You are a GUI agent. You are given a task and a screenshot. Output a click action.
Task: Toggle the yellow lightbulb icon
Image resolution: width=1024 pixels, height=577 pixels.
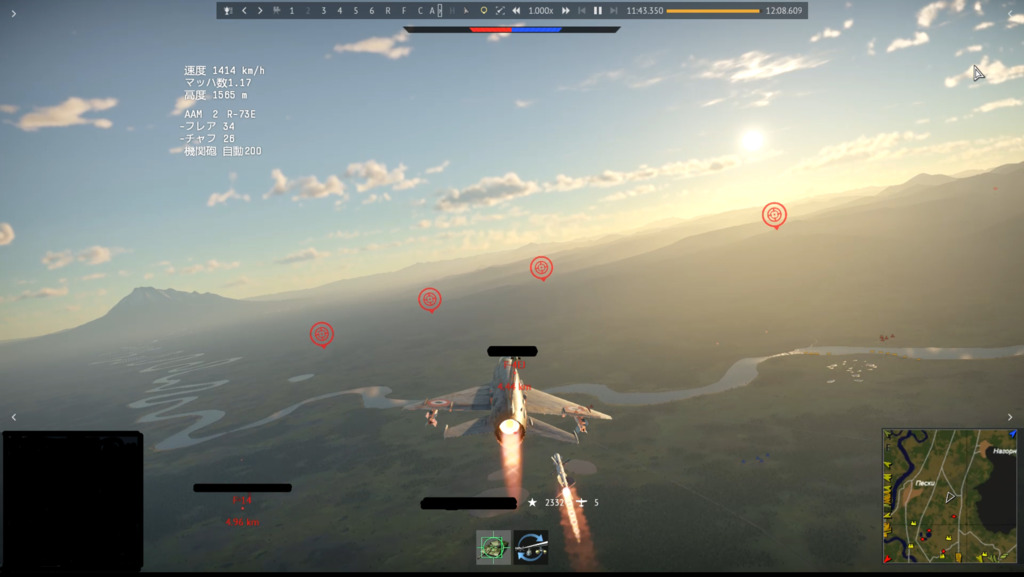[x=484, y=10]
